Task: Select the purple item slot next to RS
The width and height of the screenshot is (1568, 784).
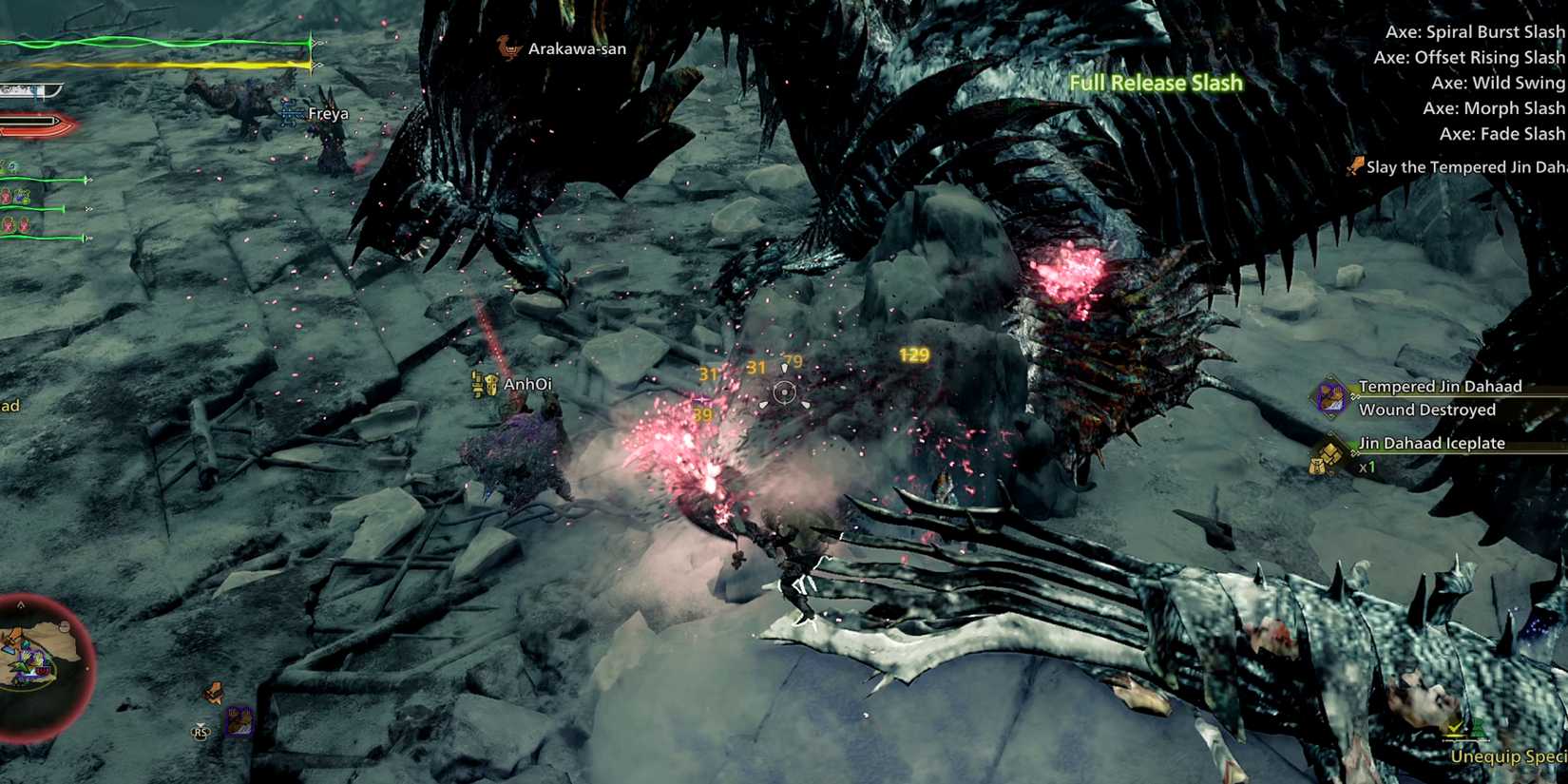Action: point(239,722)
